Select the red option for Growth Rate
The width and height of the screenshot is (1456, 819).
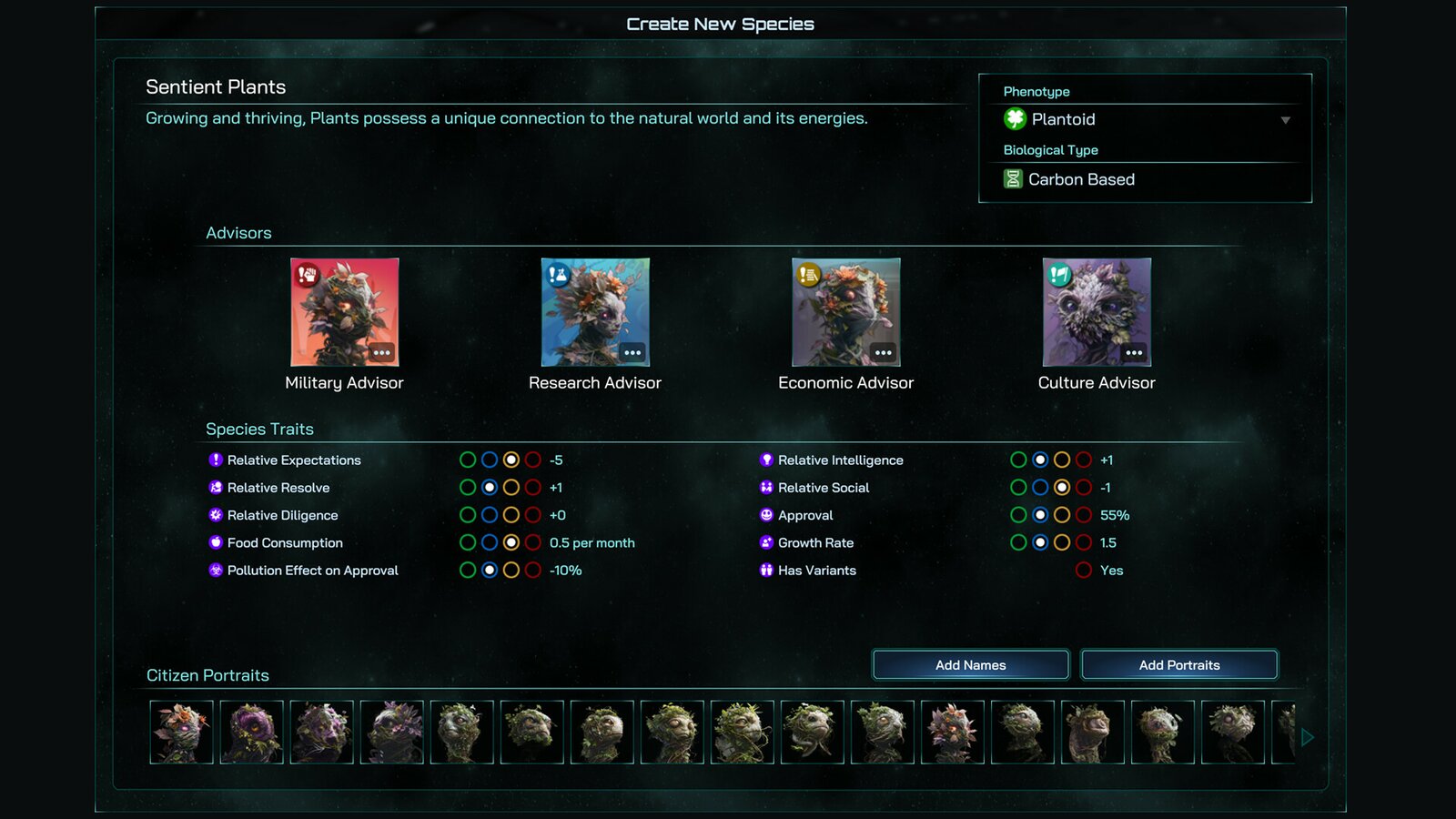click(x=1083, y=542)
